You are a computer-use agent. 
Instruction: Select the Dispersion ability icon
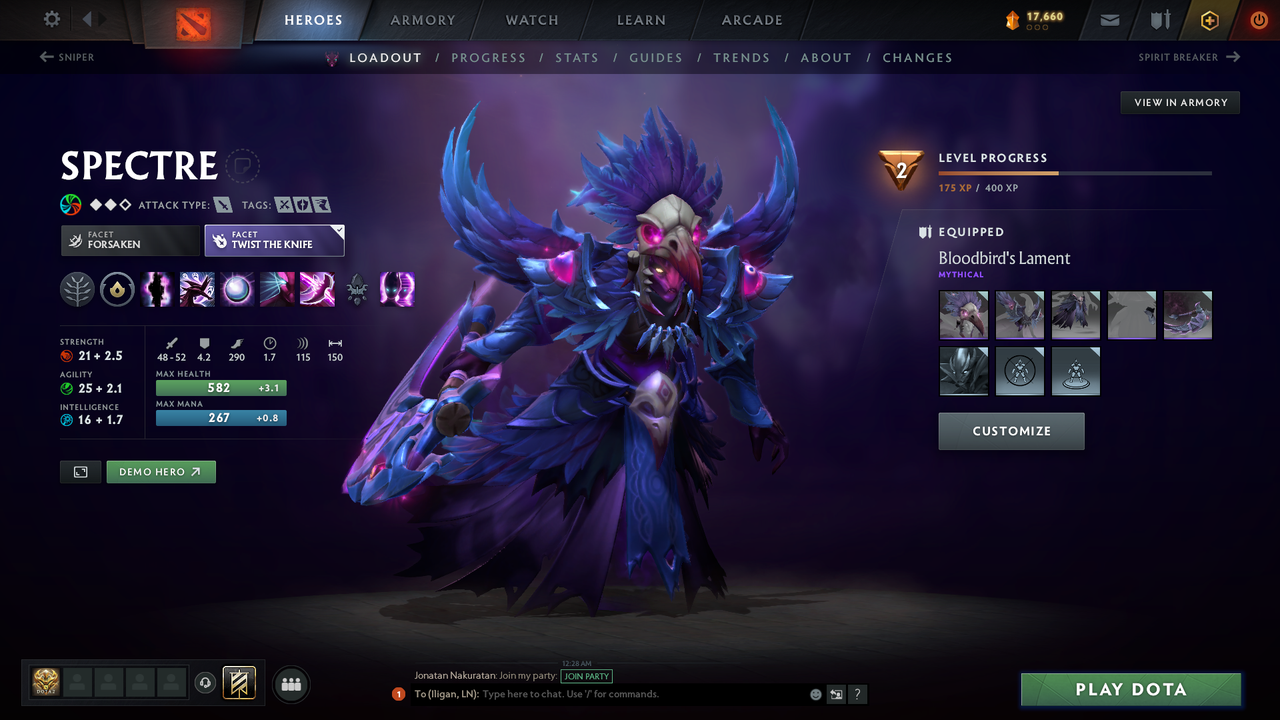(237, 289)
